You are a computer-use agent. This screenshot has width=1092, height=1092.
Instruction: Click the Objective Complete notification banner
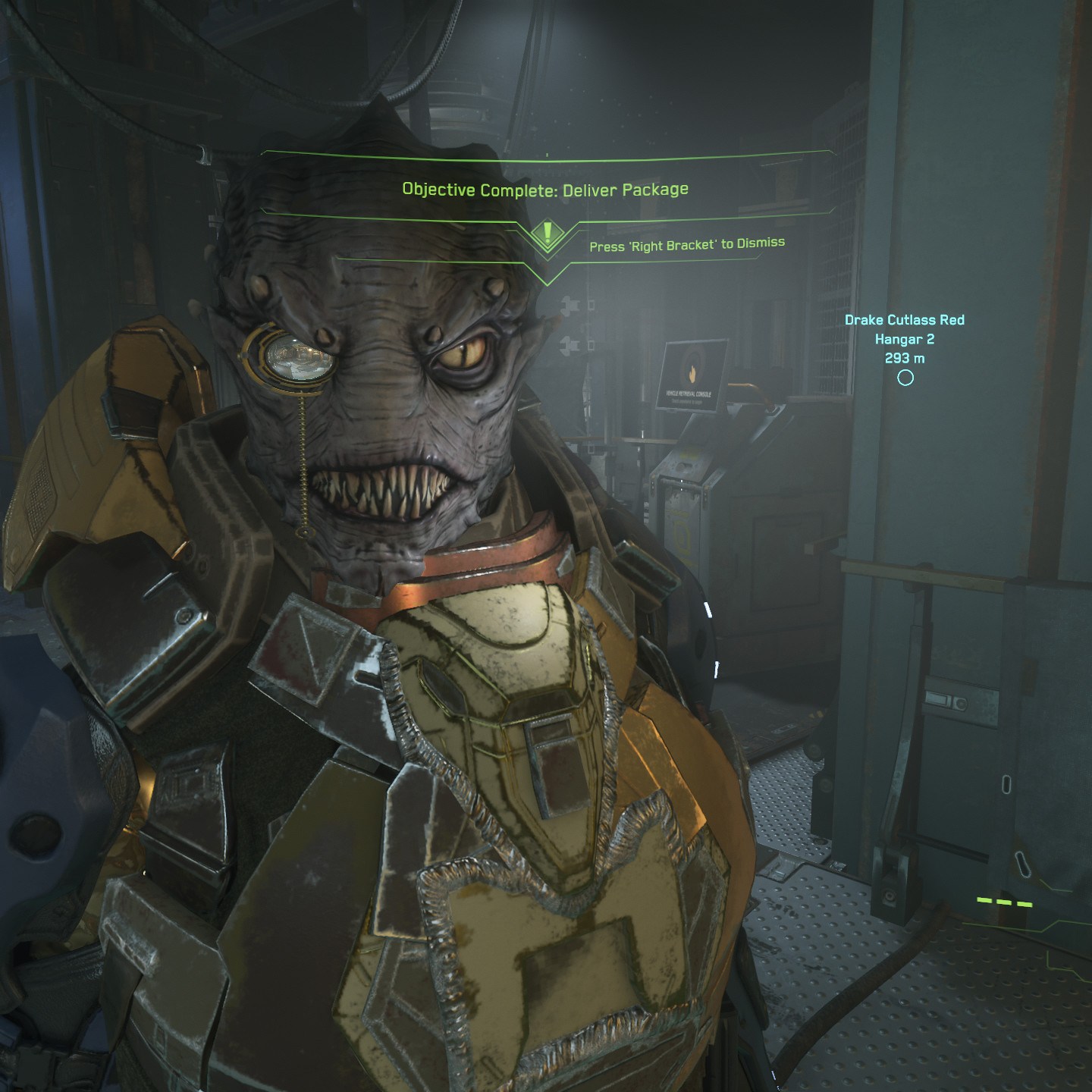pos(545,189)
